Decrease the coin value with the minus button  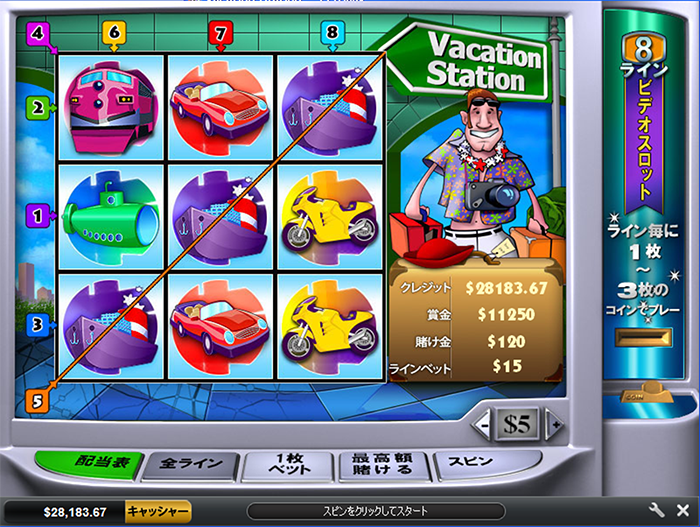tap(483, 424)
